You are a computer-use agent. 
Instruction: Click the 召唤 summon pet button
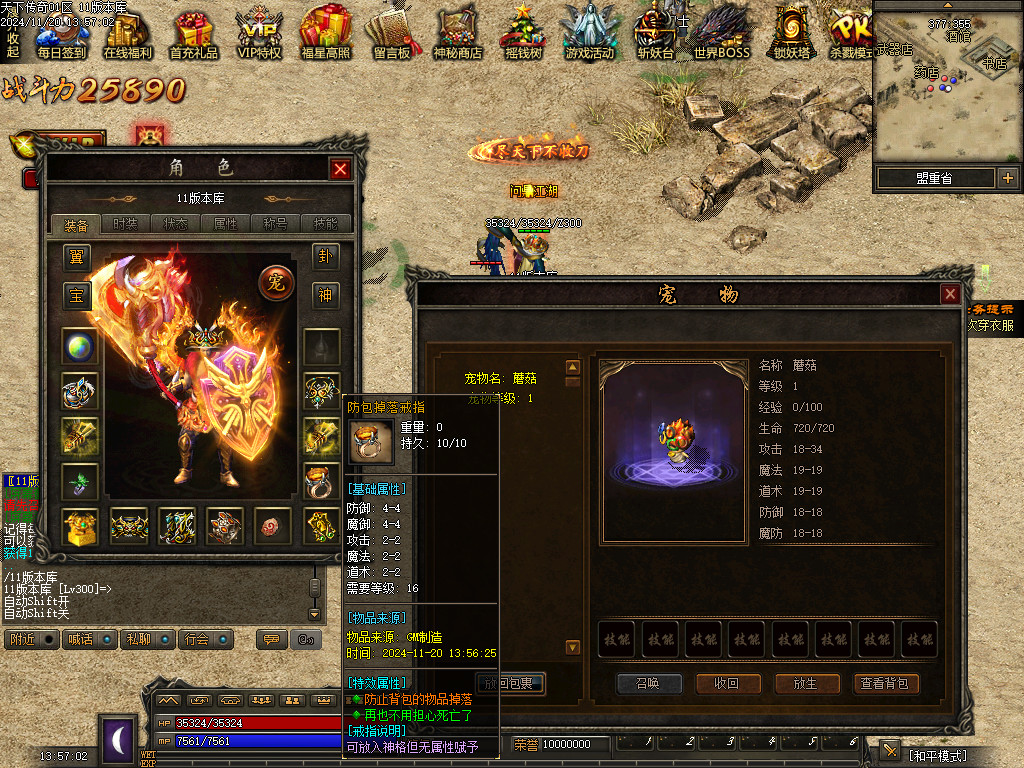pos(648,683)
